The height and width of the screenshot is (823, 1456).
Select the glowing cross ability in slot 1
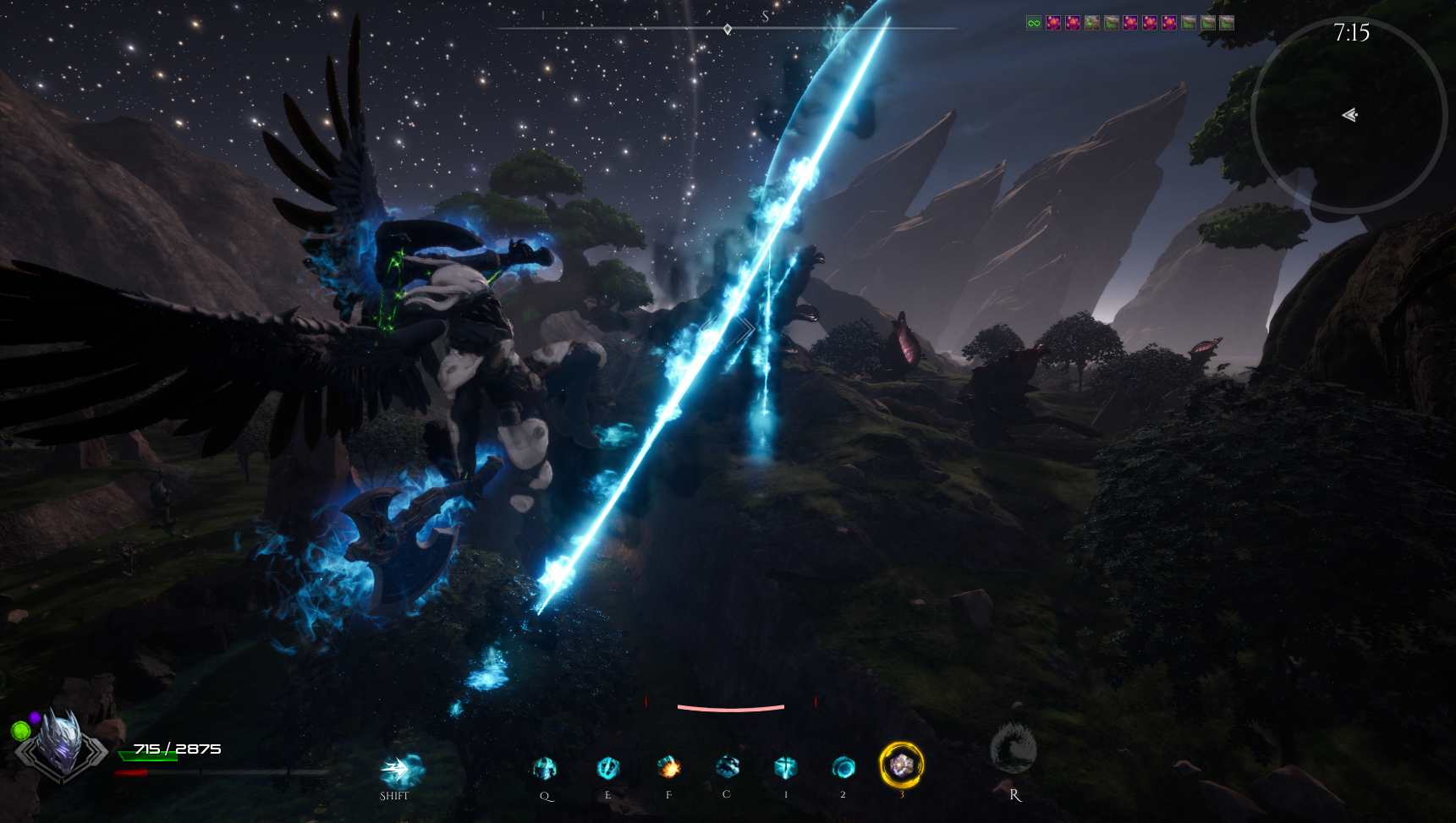(785, 767)
